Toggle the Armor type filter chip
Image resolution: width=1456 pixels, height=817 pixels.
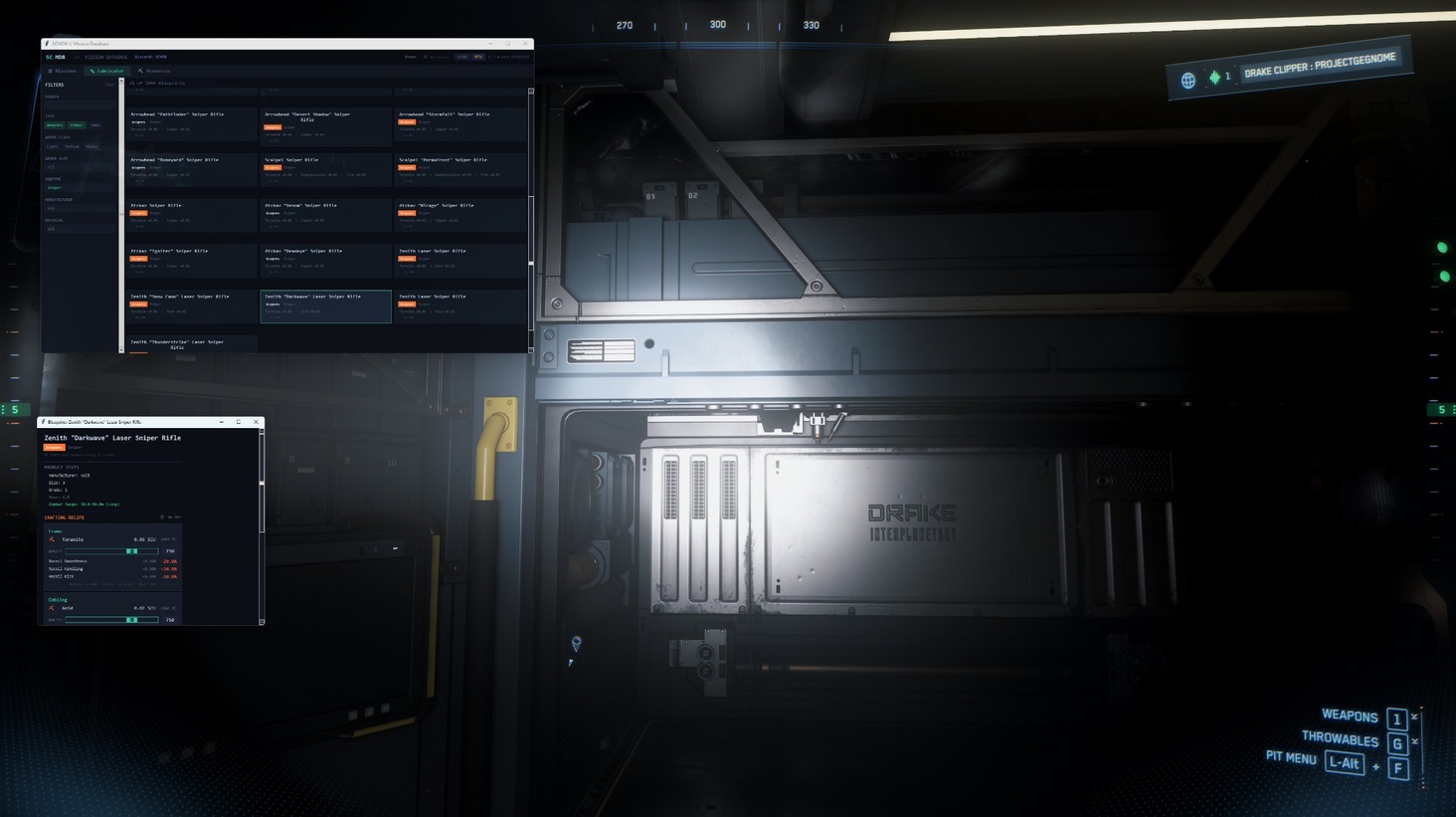point(77,125)
